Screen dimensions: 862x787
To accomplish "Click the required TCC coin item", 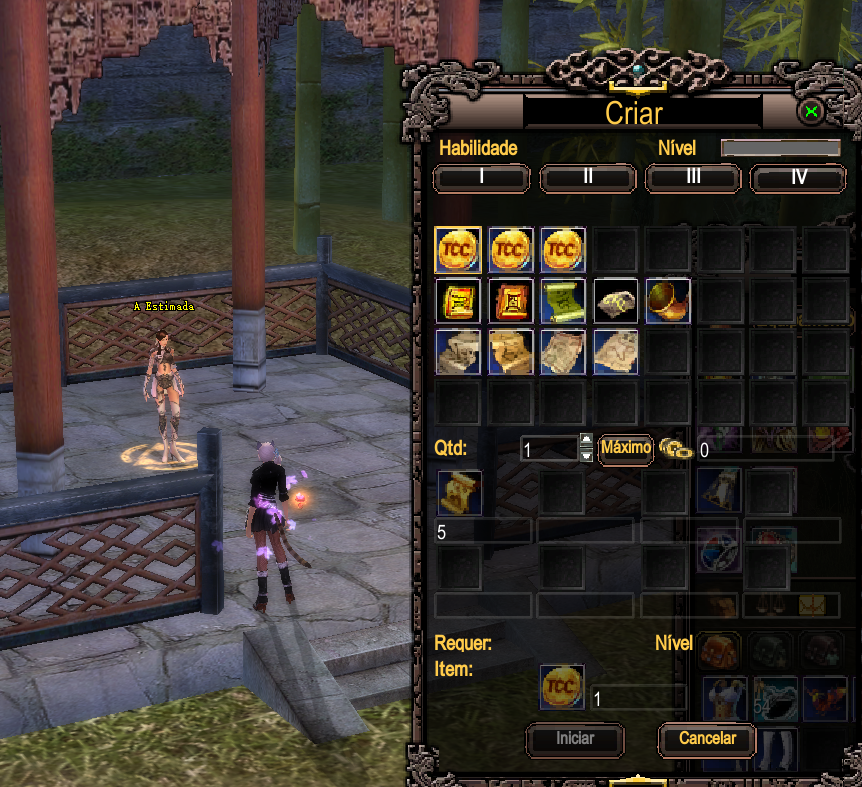I will coord(562,687).
